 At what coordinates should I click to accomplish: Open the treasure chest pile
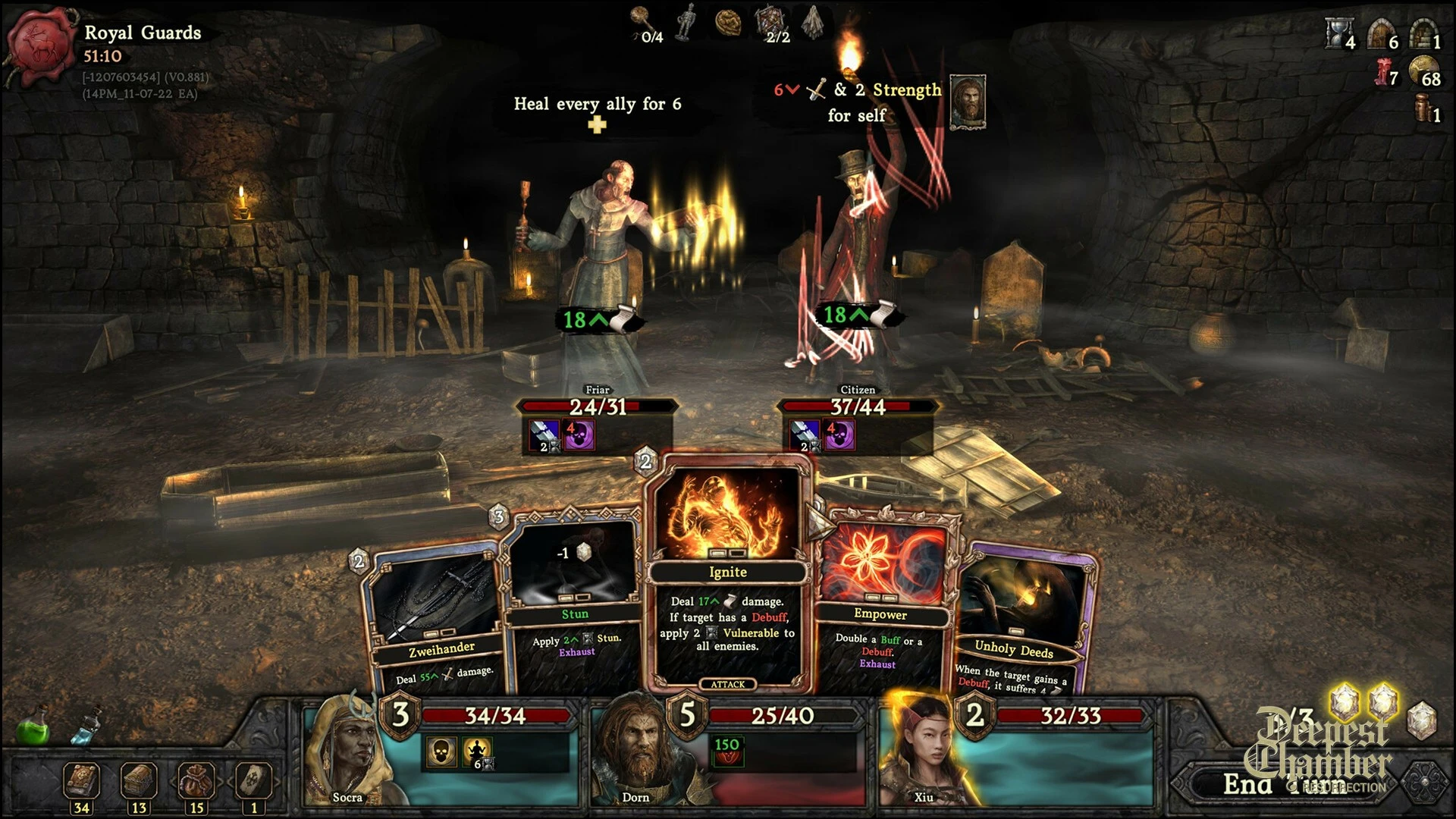click(x=139, y=781)
